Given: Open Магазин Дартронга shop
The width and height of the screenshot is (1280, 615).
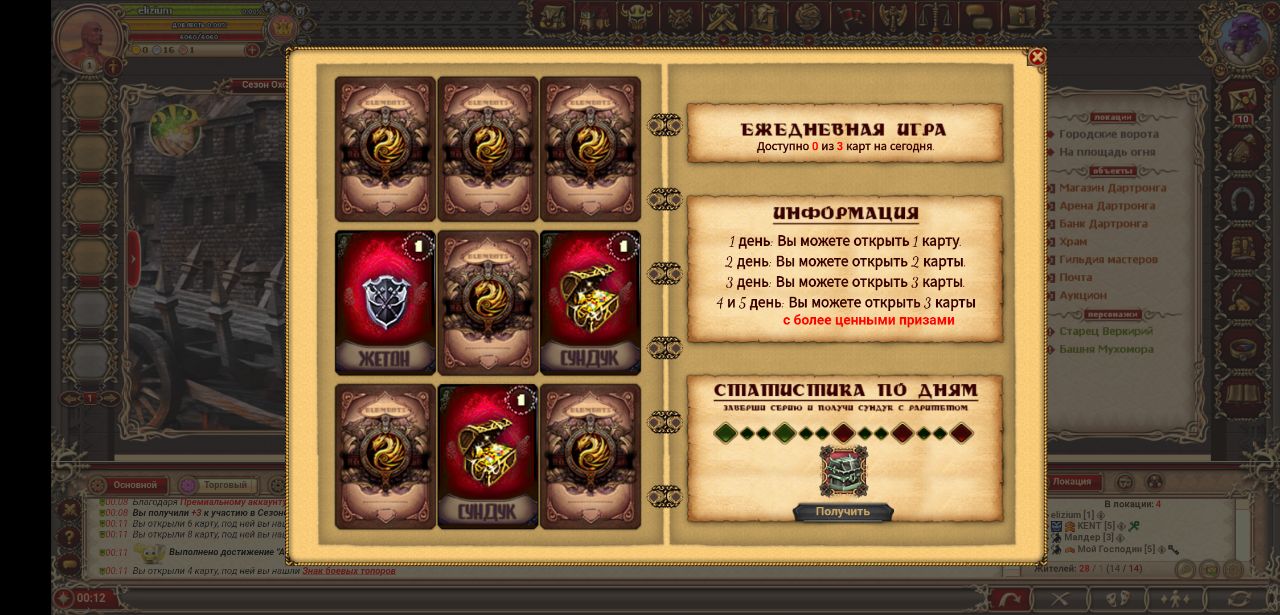Looking at the screenshot, I should point(1112,188).
